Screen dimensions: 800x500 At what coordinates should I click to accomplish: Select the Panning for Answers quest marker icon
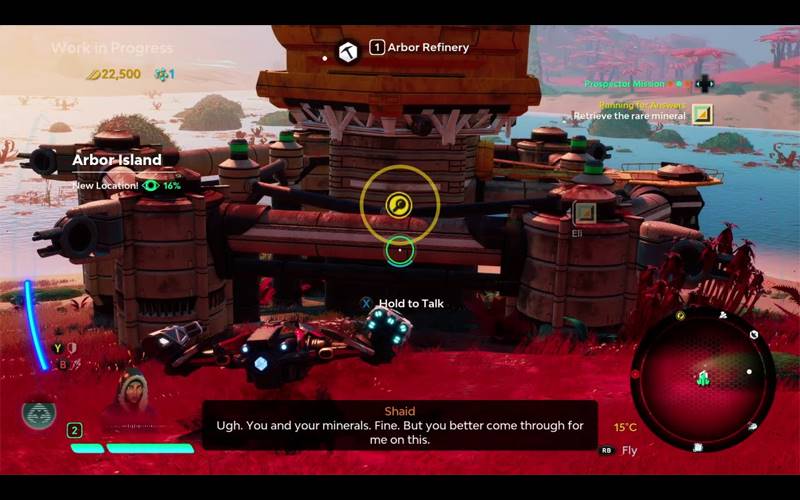(x=703, y=113)
